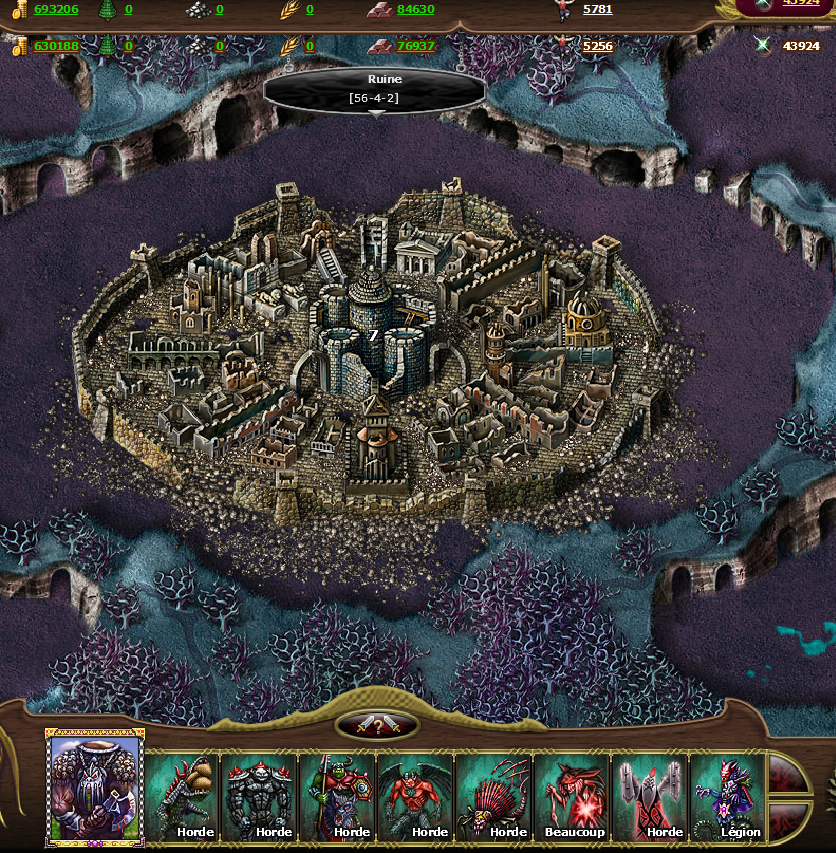
Task: Open the population count link 5256
Action: click(597, 45)
